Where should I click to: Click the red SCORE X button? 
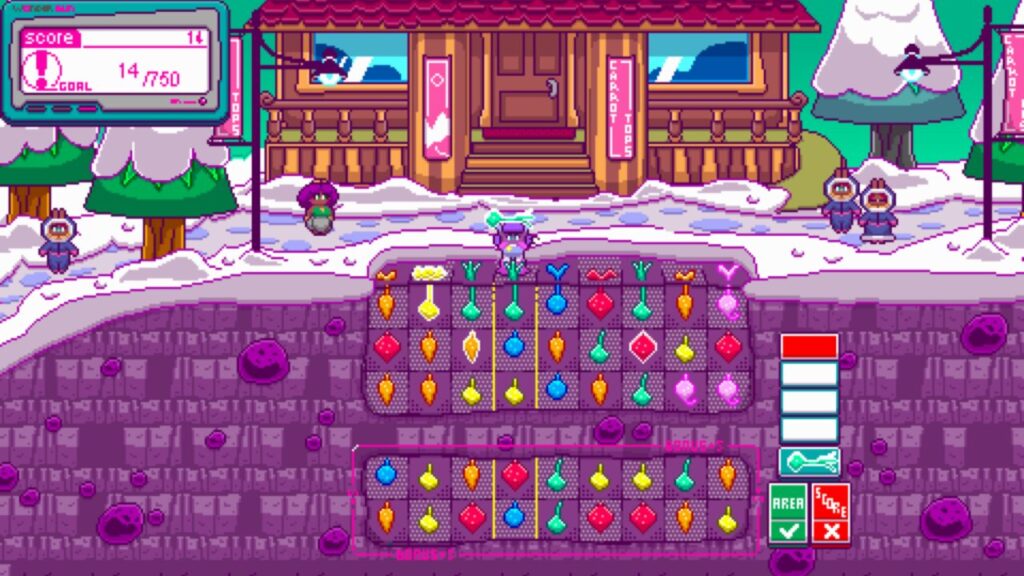pyautogui.click(x=831, y=514)
